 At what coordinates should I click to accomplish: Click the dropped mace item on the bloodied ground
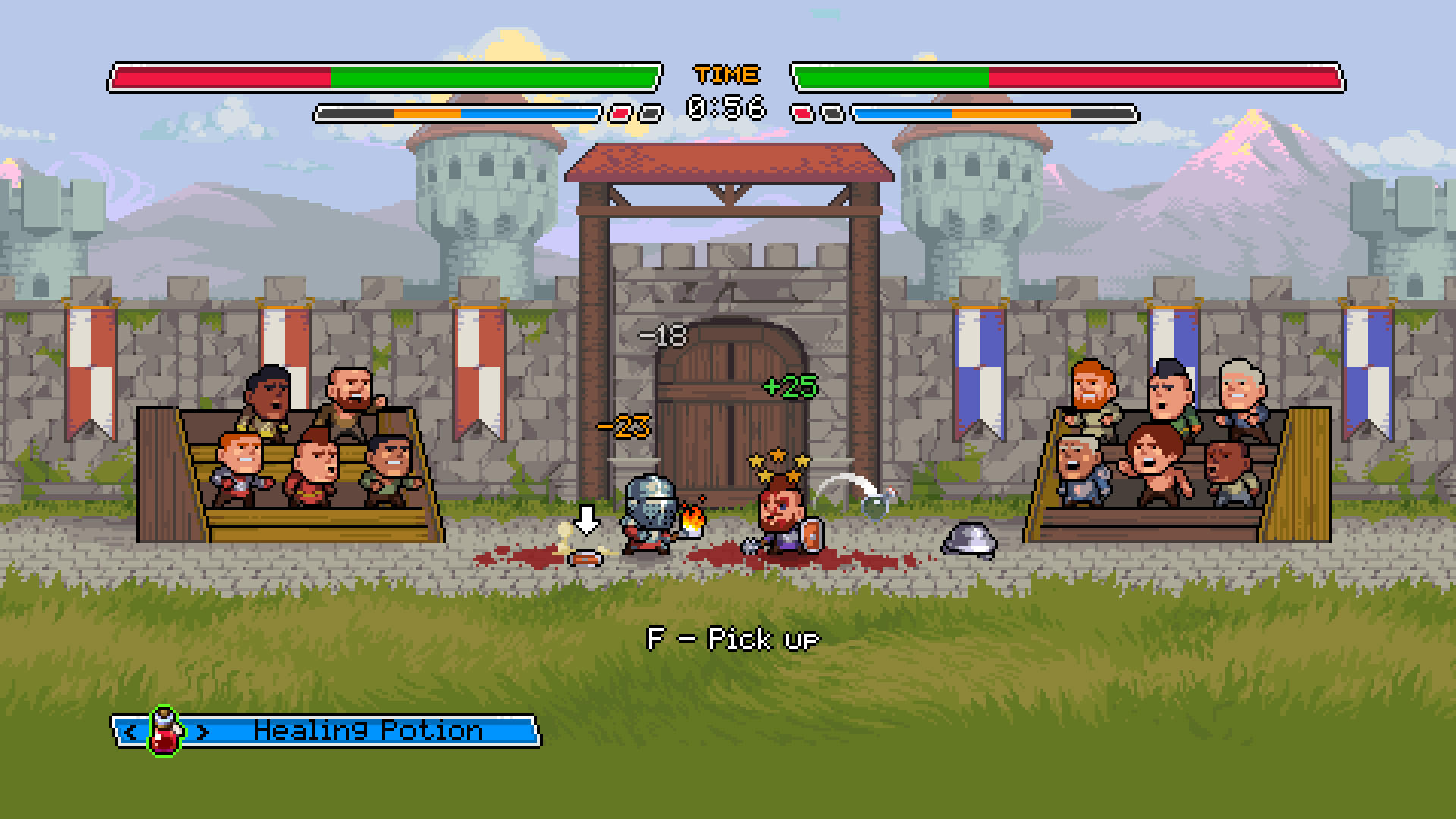[585, 559]
